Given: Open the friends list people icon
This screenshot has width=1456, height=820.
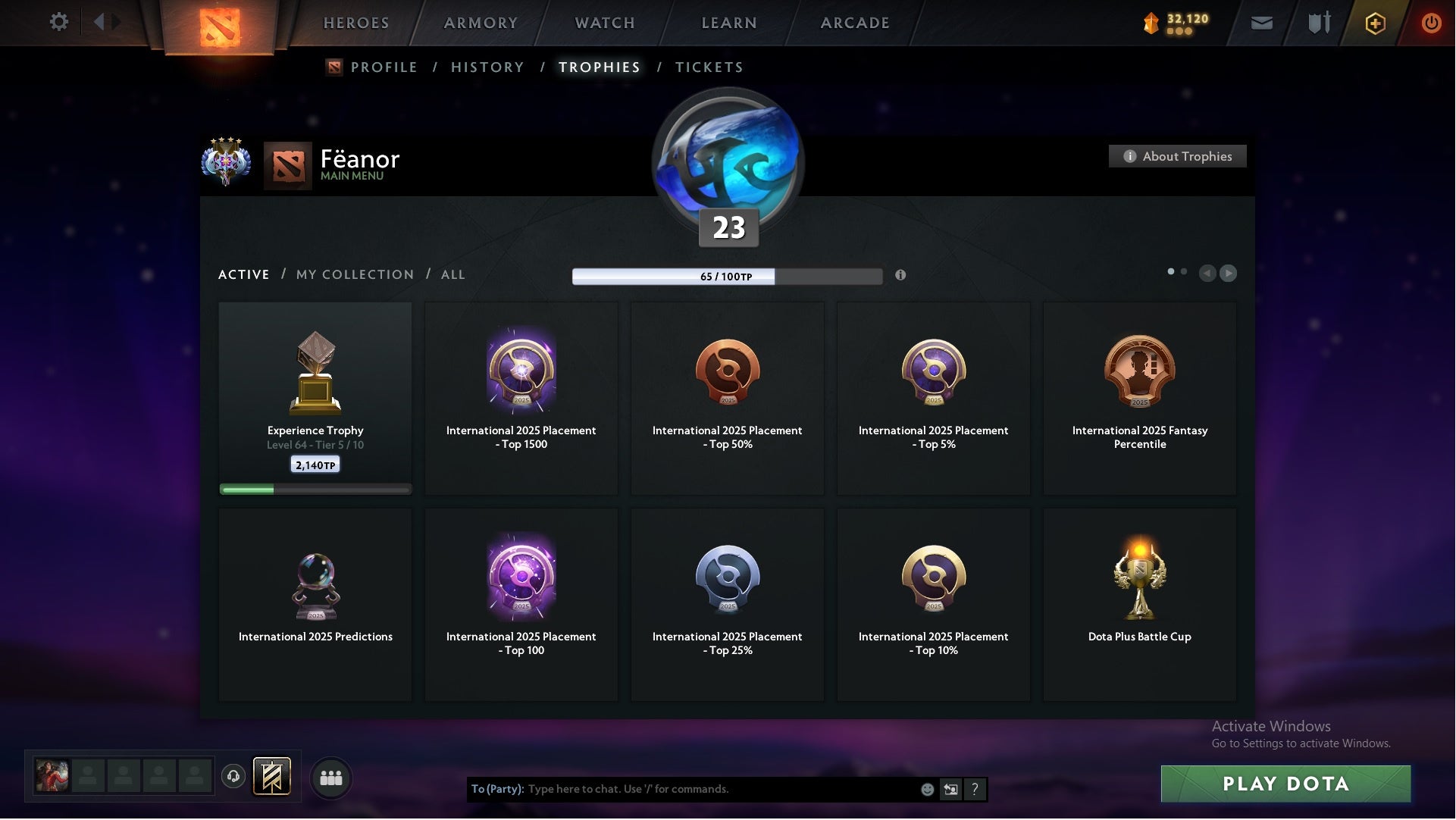Looking at the screenshot, I should tap(330, 778).
